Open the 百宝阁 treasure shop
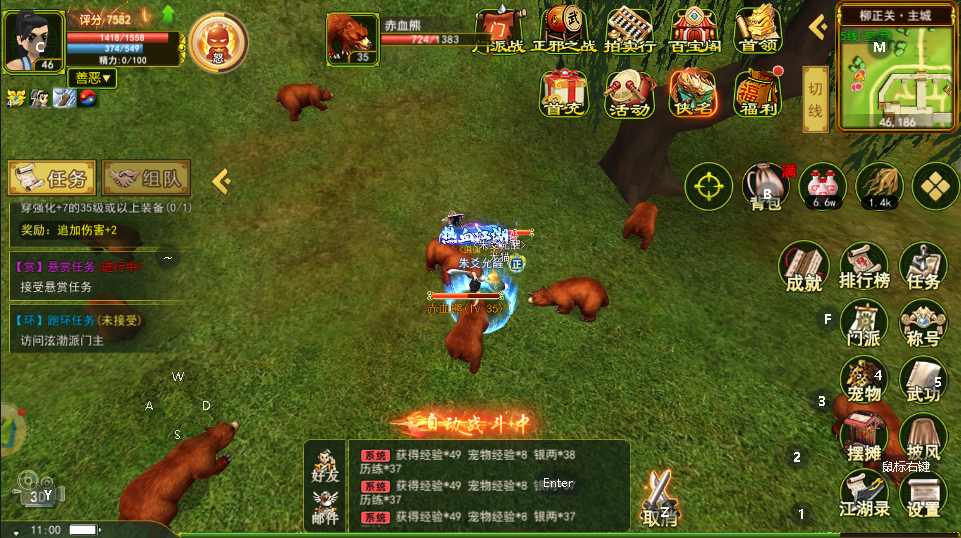The image size is (961, 538). coord(695,28)
